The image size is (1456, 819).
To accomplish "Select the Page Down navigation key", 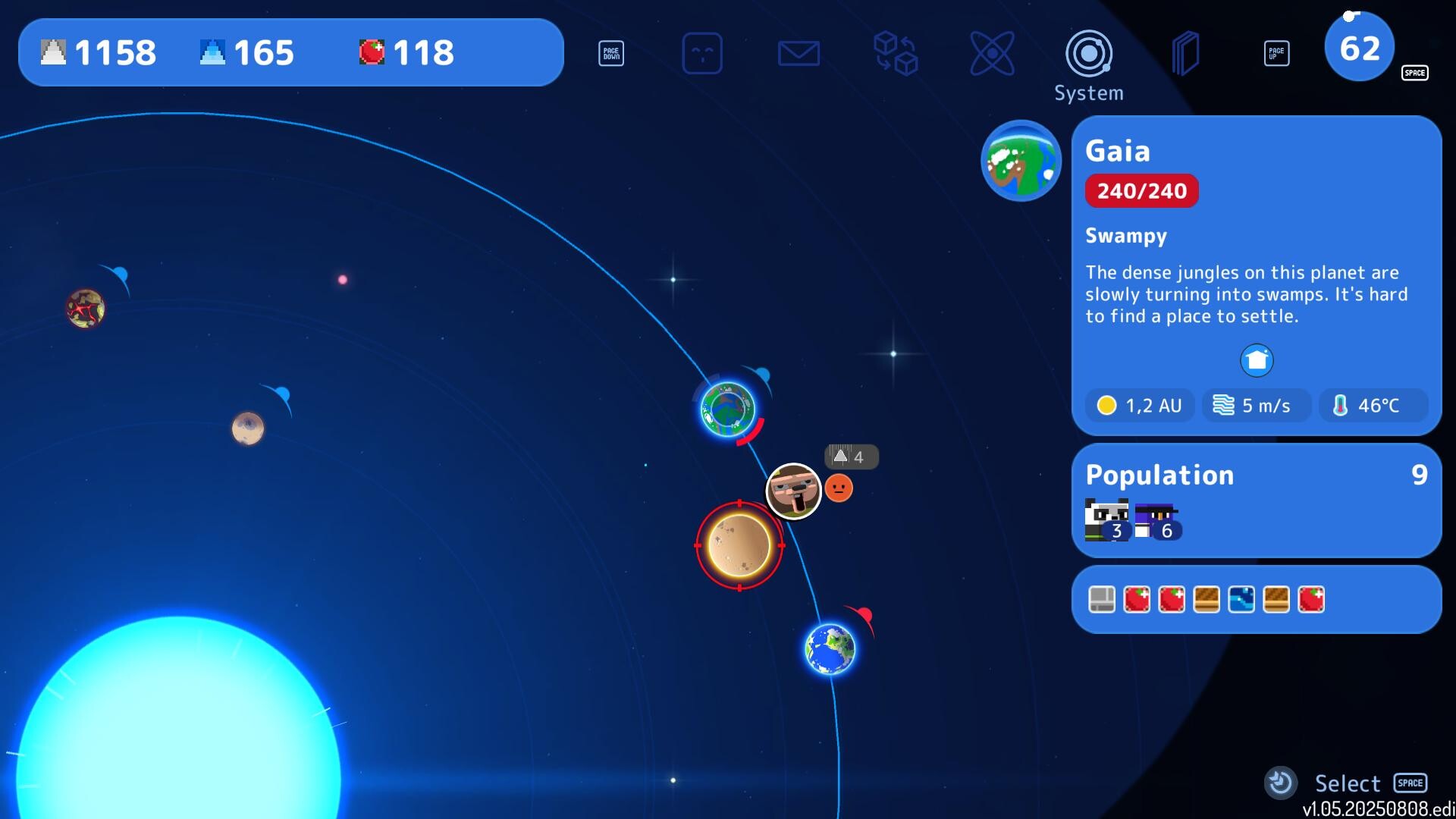I will pos(611,53).
